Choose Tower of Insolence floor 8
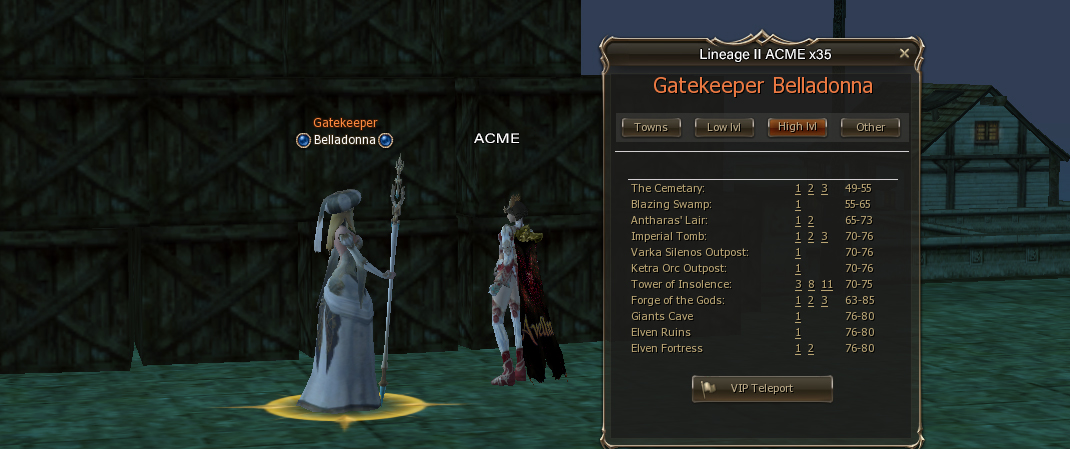Screen dimensions: 1070x449 point(811,284)
